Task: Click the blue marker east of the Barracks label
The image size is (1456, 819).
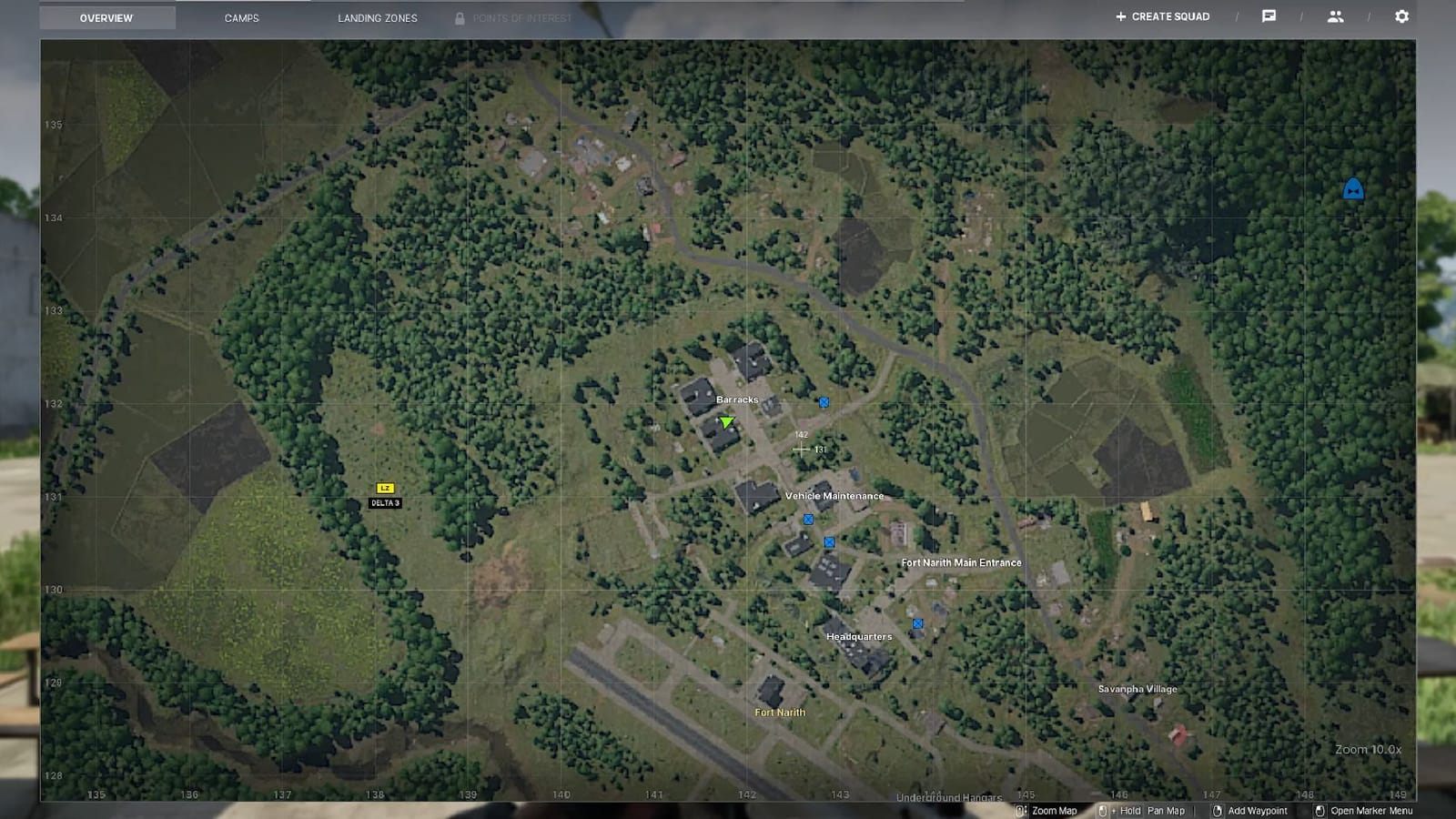Action: (x=823, y=400)
